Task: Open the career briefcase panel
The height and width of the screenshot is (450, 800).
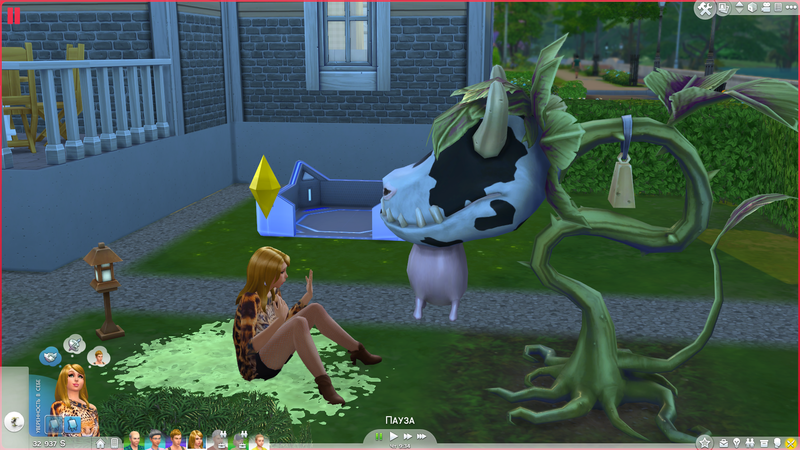Action: 721,441
